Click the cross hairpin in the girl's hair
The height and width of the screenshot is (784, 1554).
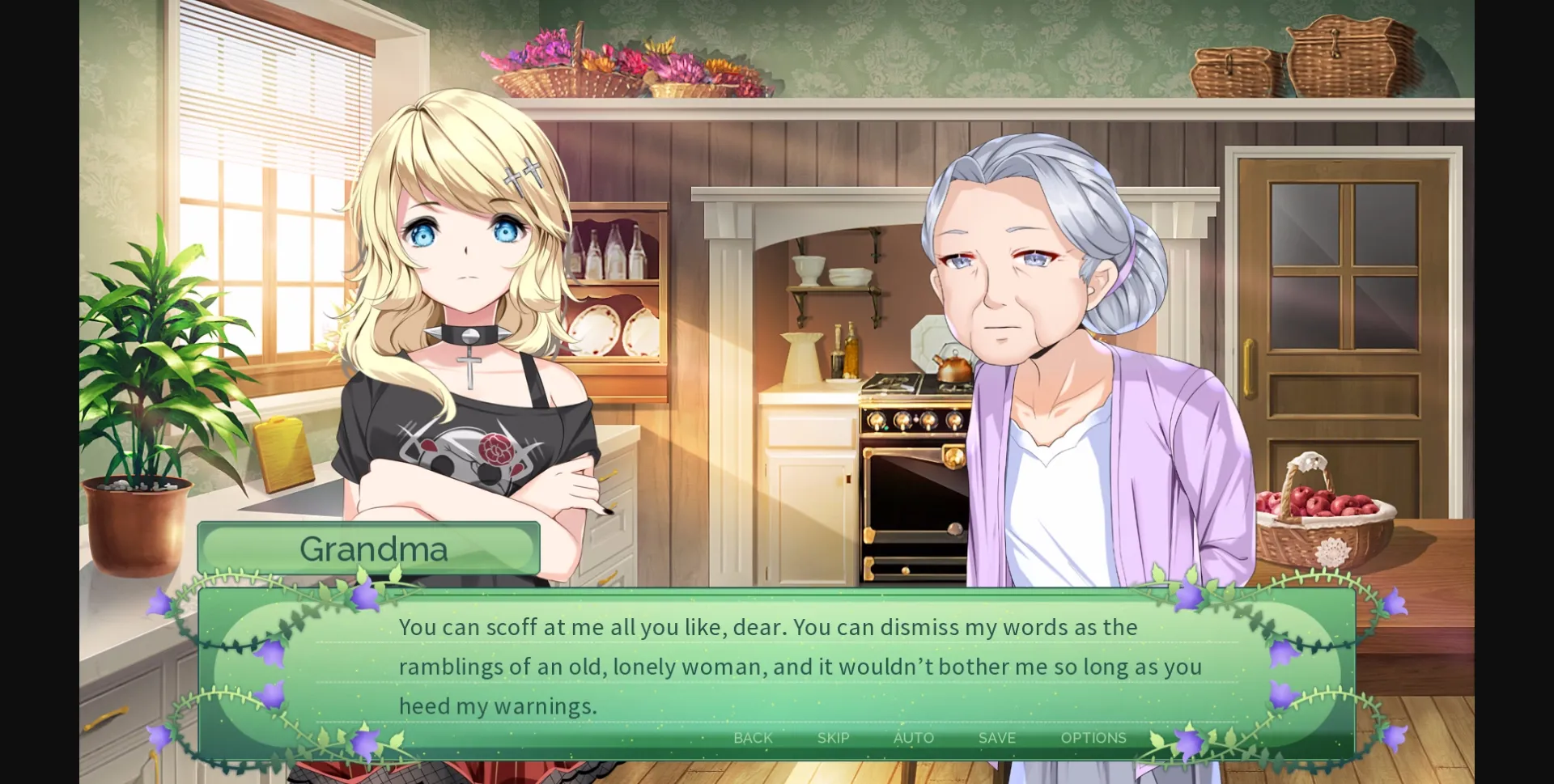[x=522, y=174]
